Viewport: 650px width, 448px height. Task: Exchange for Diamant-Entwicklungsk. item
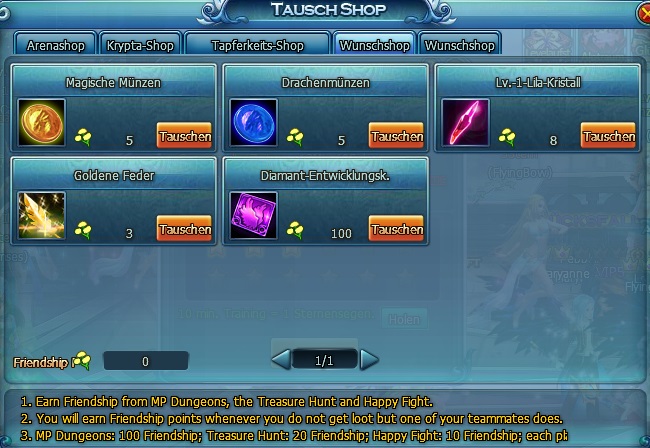coord(396,228)
